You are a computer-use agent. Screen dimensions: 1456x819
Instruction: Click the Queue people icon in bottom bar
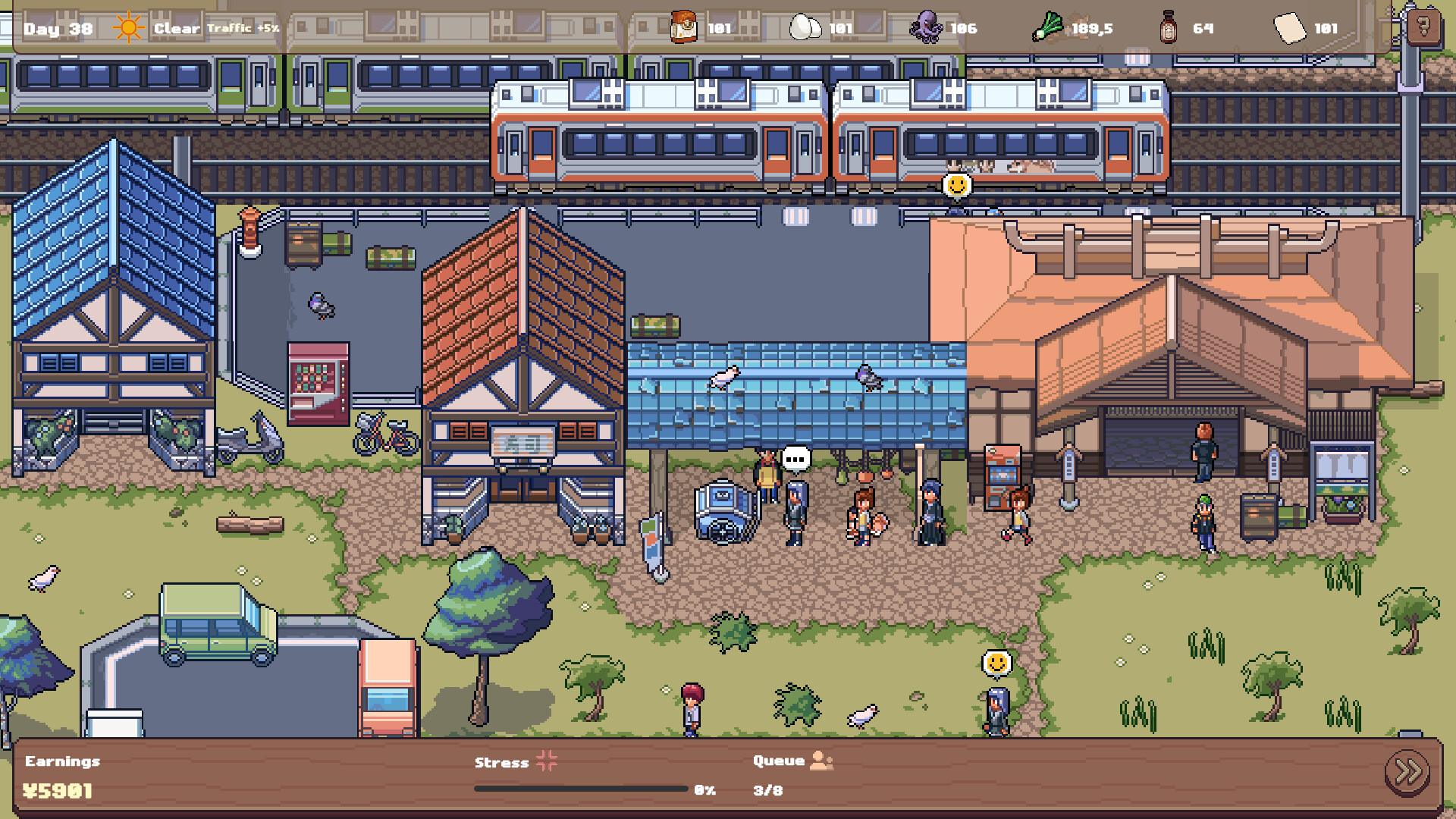[821, 761]
